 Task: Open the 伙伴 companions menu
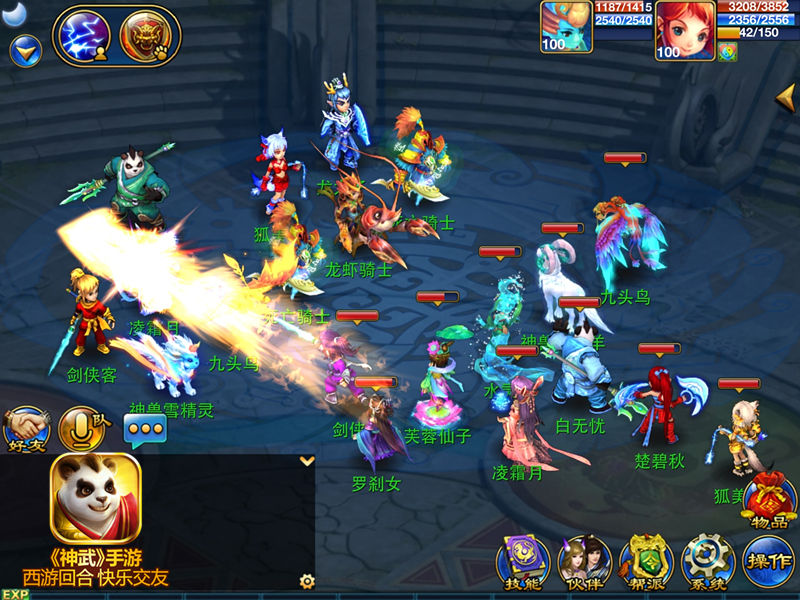point(584,561)
